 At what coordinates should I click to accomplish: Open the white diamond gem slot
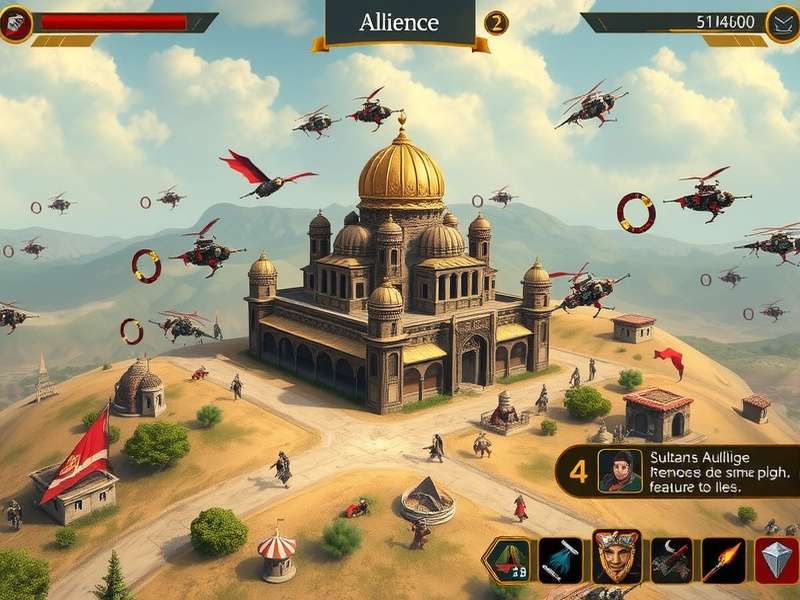(777, 560)
